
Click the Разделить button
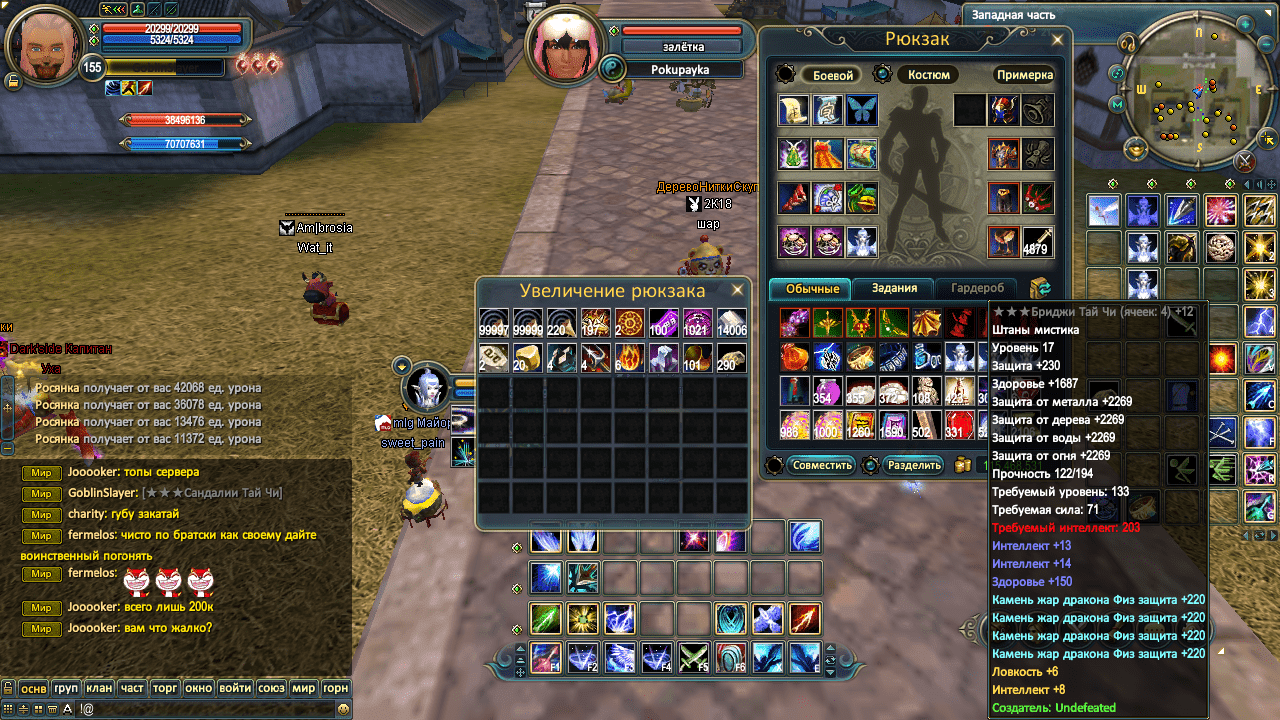914,465
